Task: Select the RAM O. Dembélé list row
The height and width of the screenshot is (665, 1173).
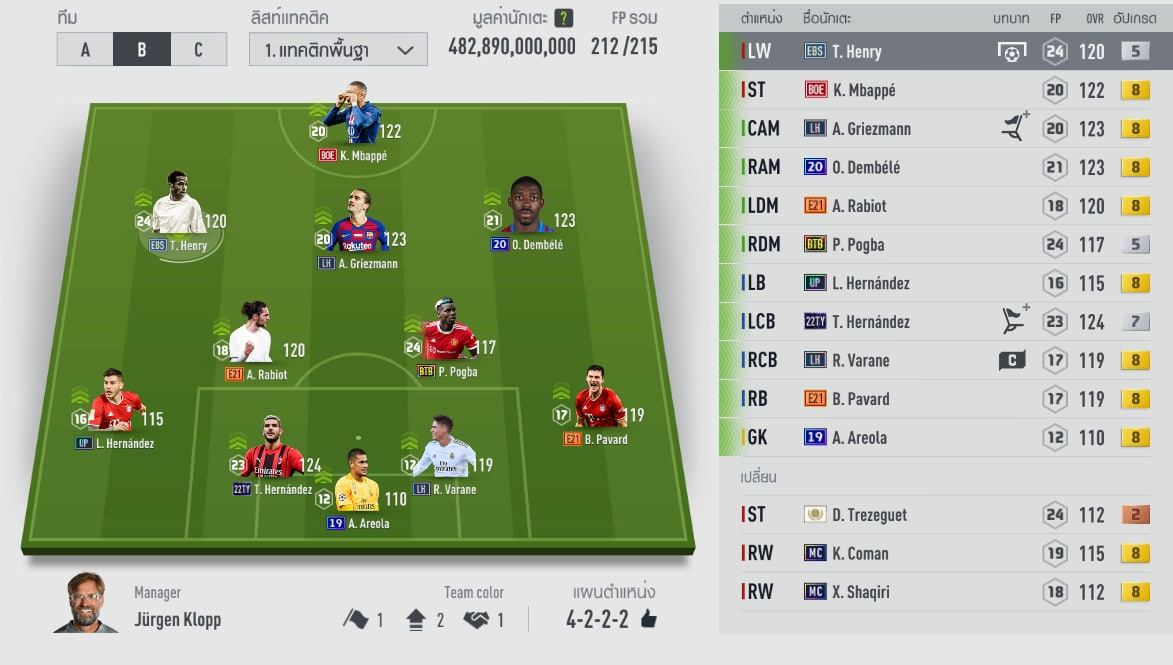Action: point(943,167)
